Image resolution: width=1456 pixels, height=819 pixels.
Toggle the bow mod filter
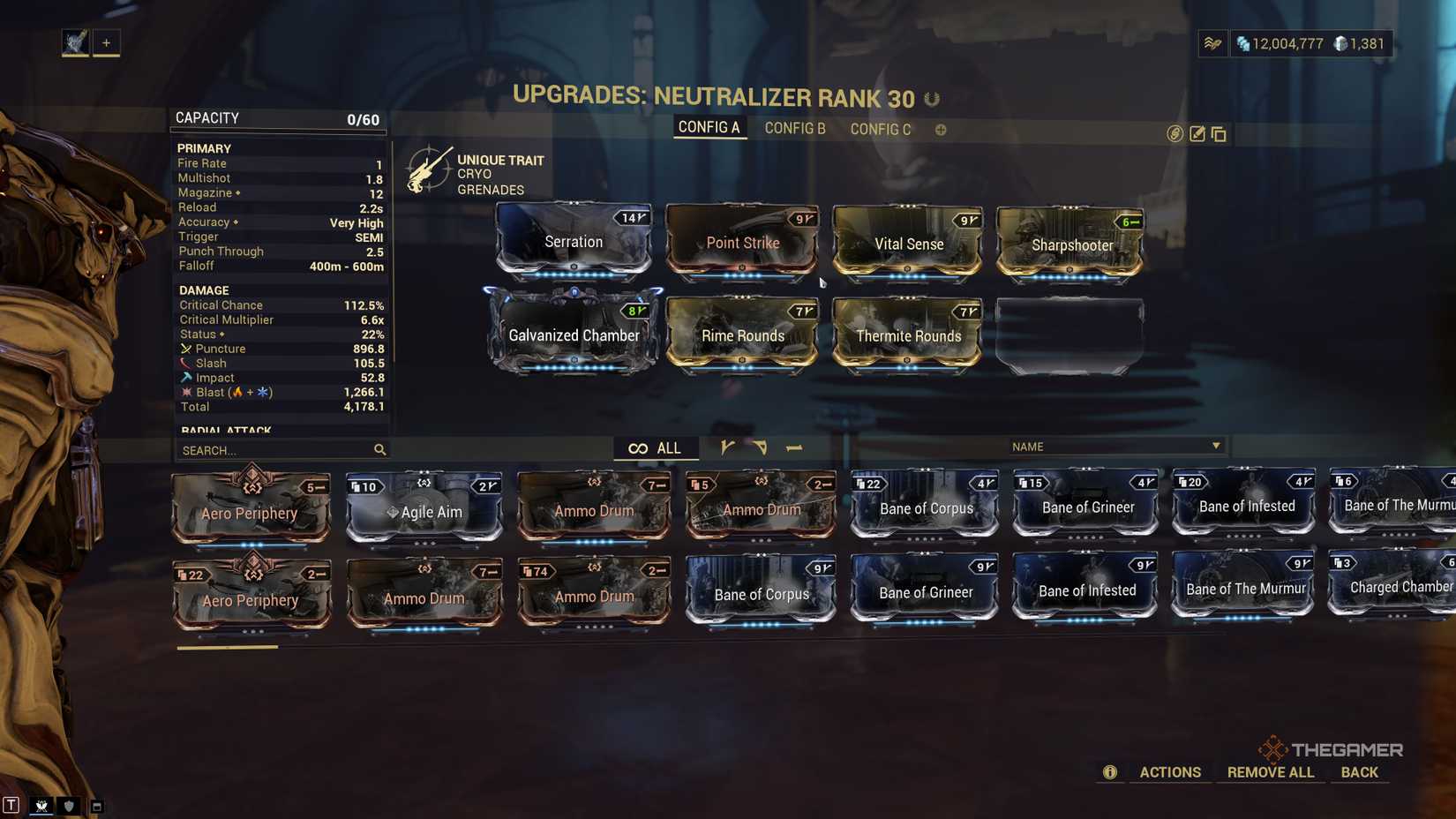(x=760, y=448)
